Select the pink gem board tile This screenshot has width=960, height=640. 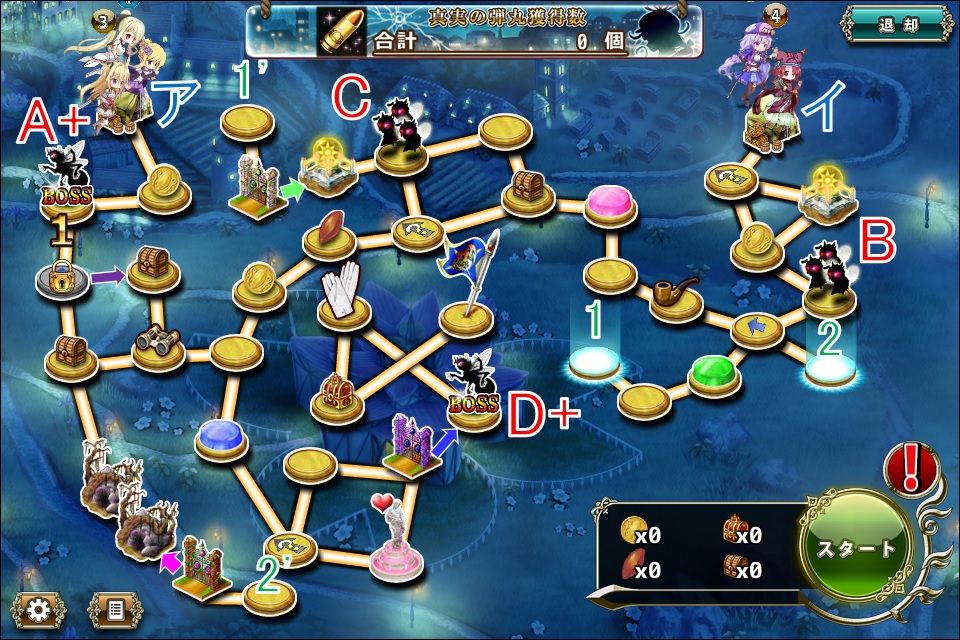click(x=613, y=204)
